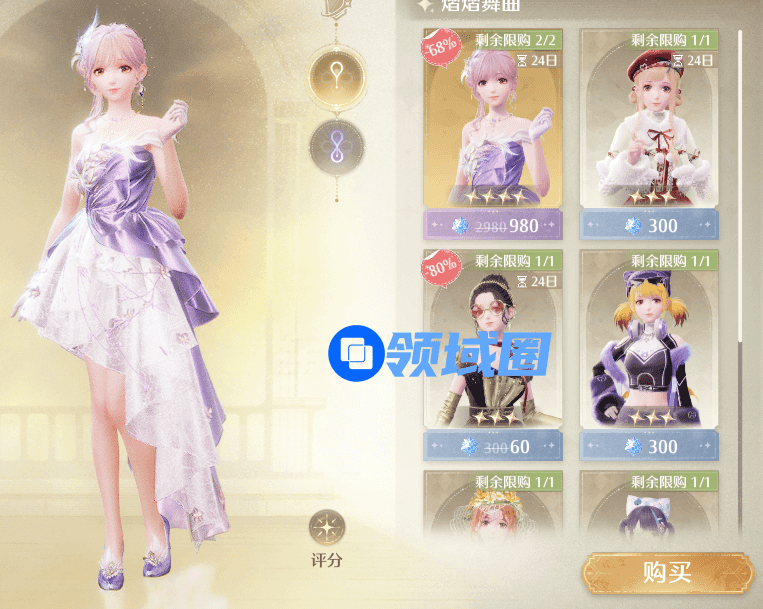763x609 pixels.
Task: Pick the purple hat pigtails outfit card
Action: tap(649, 350)
